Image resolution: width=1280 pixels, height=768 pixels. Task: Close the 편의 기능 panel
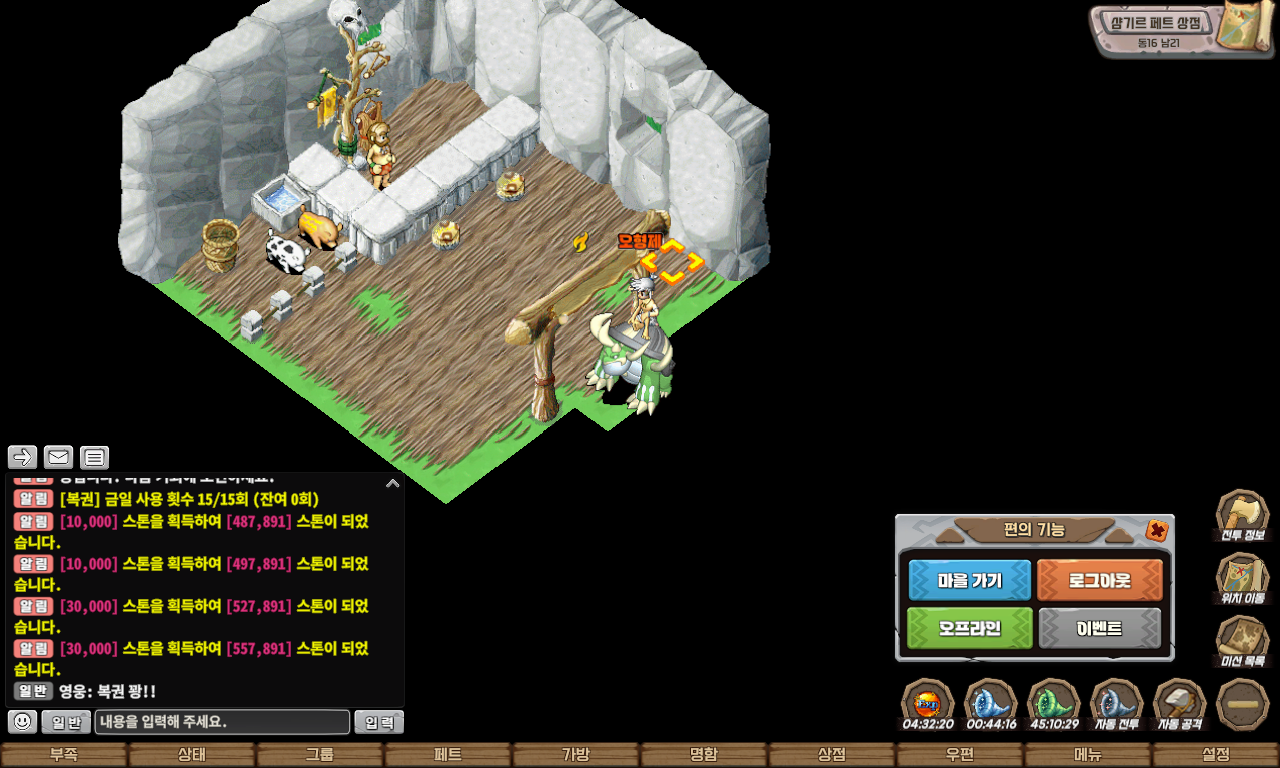(x=1156, y=530)
